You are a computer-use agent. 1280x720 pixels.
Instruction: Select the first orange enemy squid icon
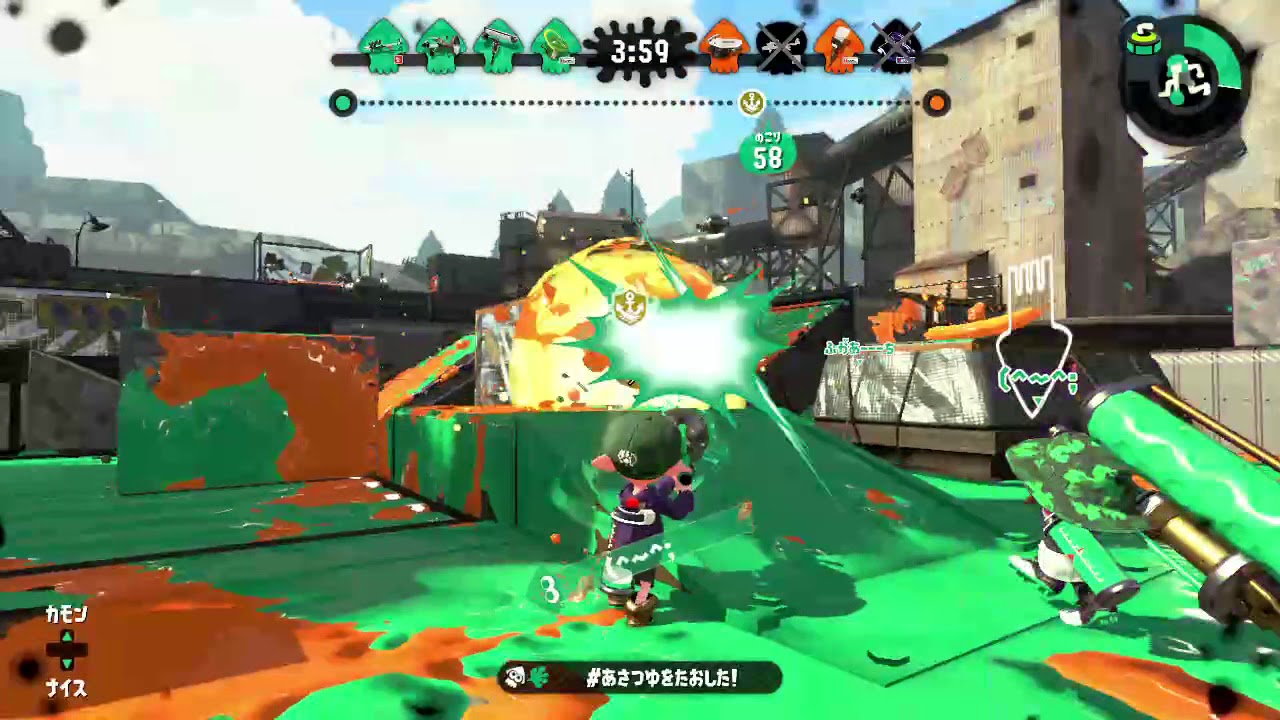(725, 45)
